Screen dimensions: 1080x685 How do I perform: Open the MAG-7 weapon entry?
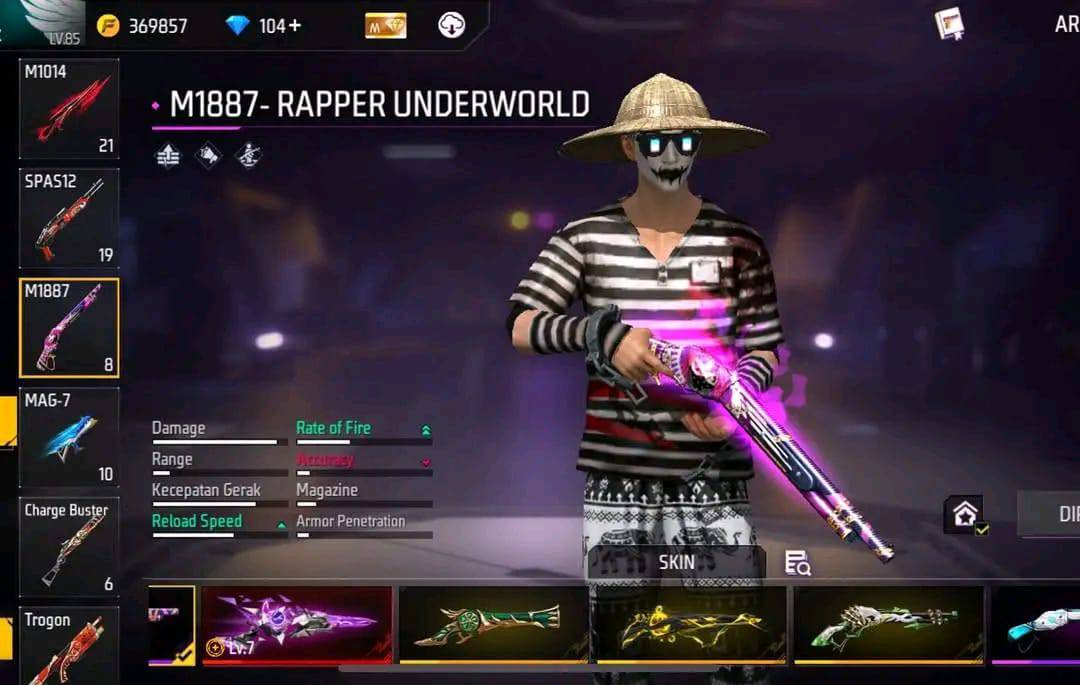point(68,437)
